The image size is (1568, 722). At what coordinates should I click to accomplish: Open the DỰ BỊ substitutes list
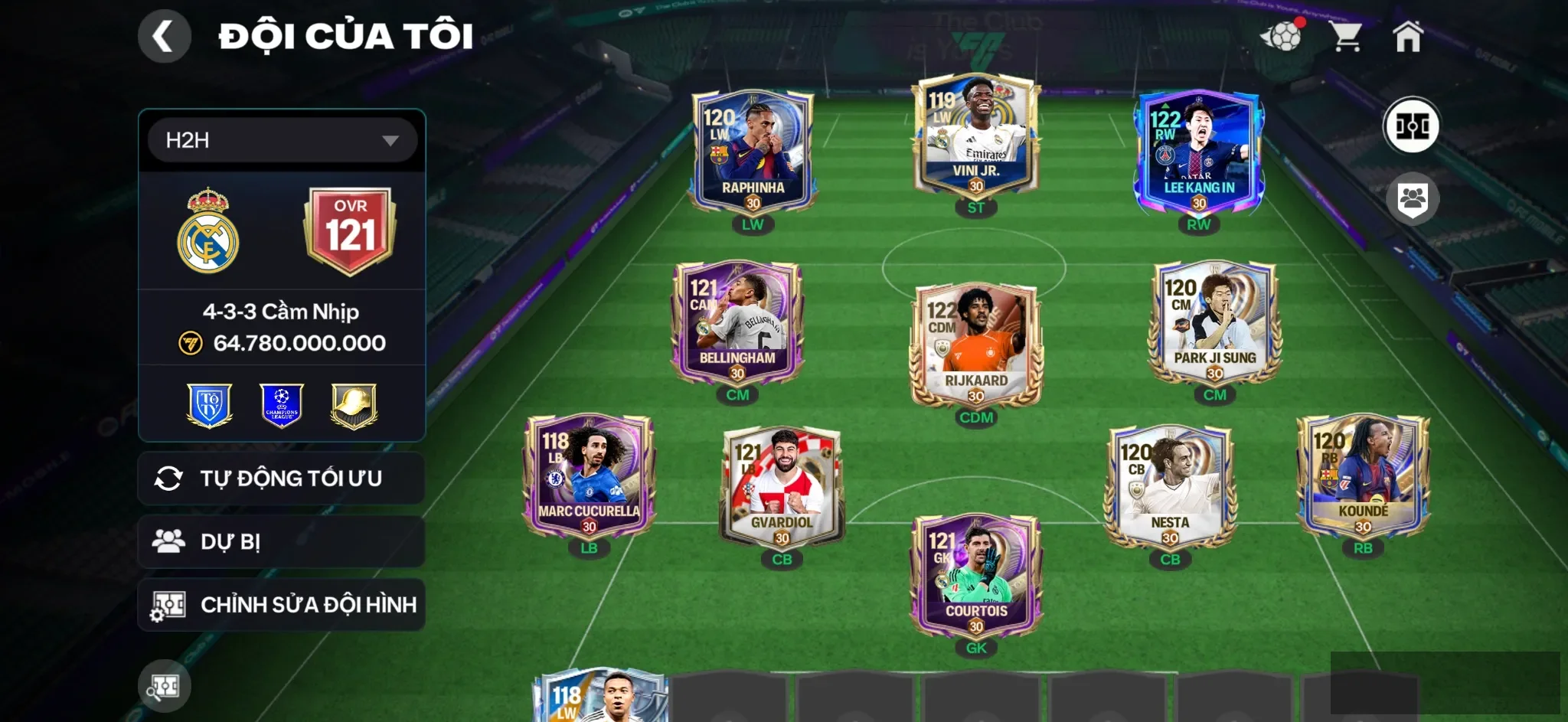pyautogui.click(x=281, y=541)
